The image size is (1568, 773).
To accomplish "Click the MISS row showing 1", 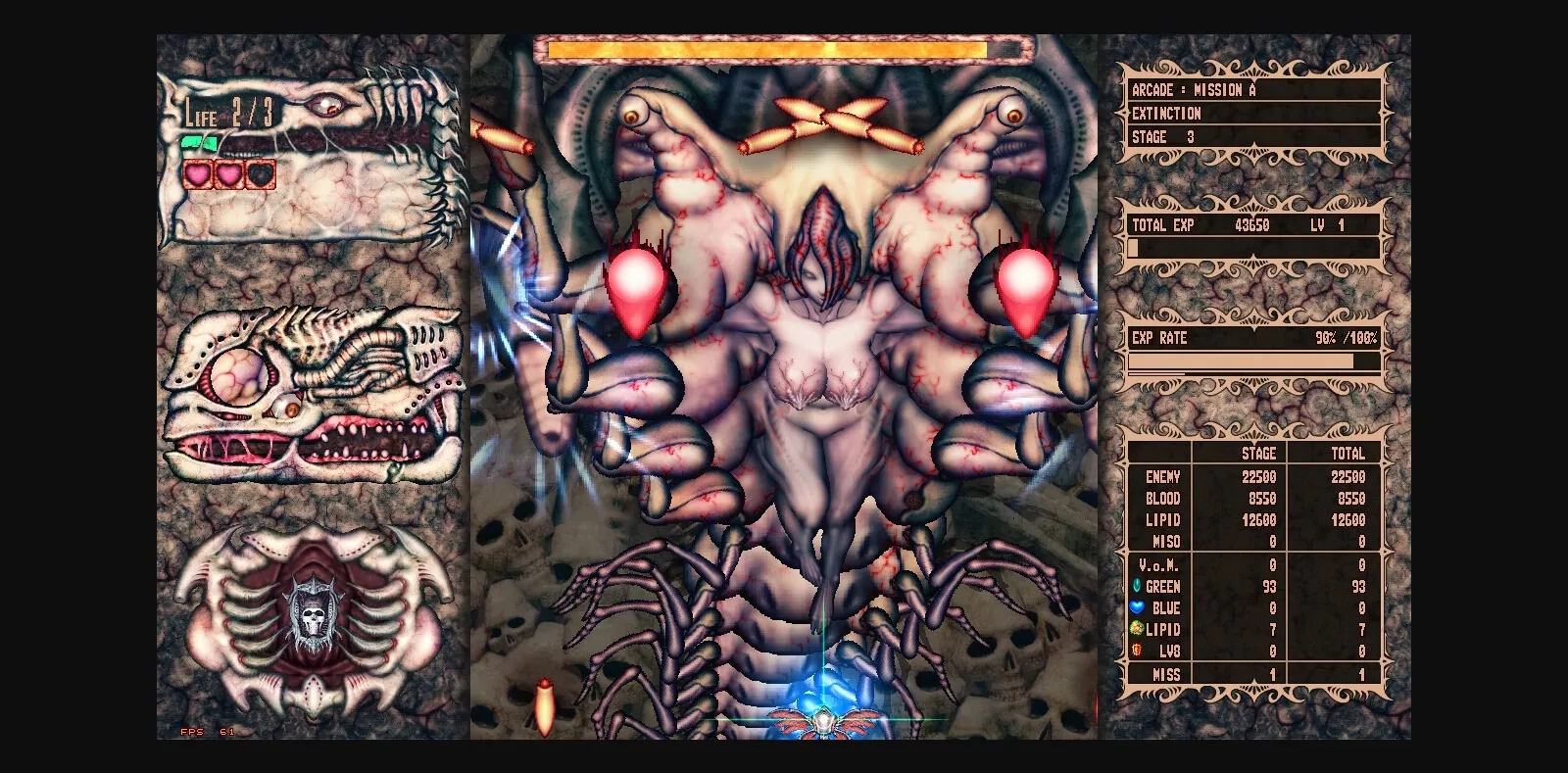I will [x=1166, y=675].
